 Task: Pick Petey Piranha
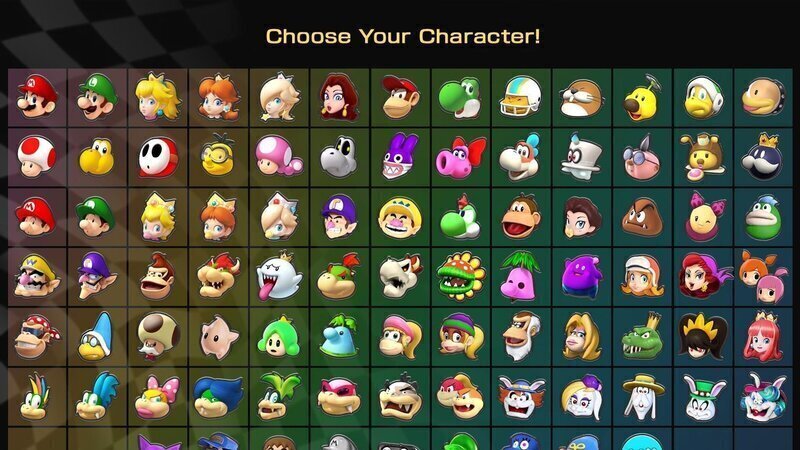coord(460,277)
